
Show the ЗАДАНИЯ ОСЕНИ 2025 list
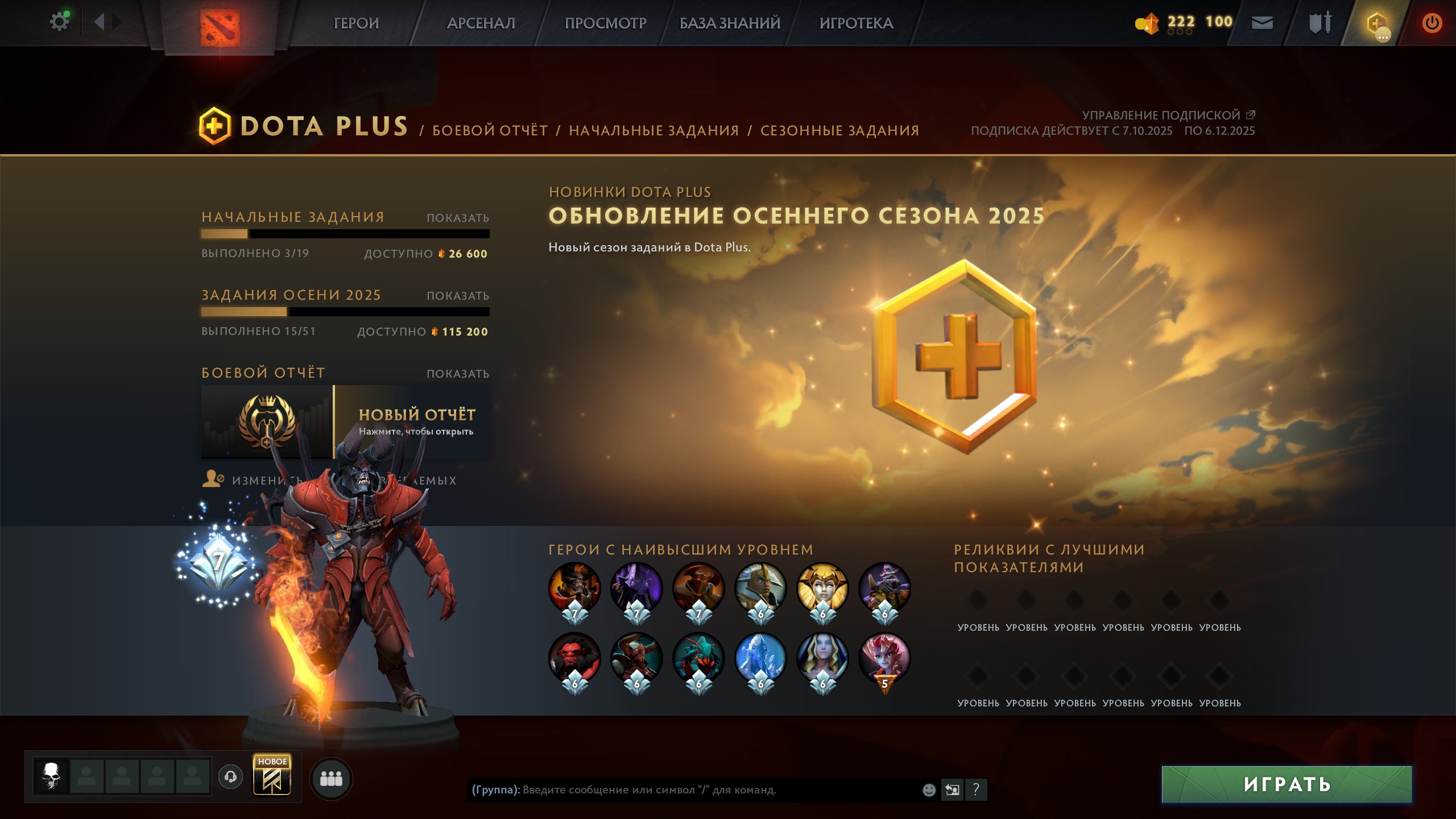(457, 296)
